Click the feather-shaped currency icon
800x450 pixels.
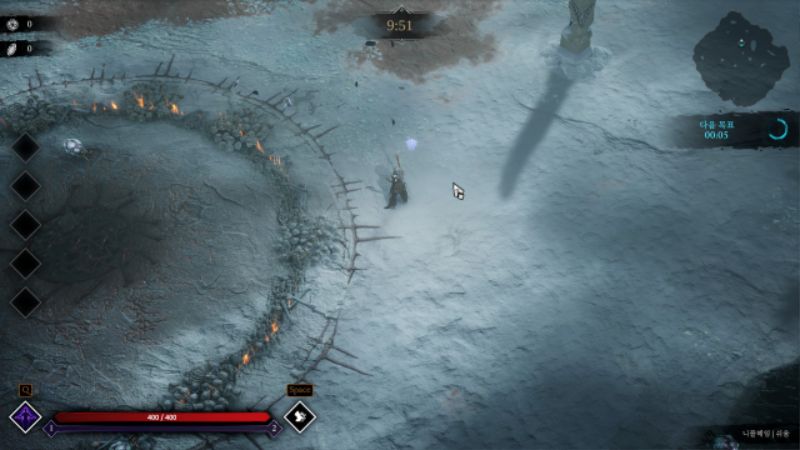[13, 47]
